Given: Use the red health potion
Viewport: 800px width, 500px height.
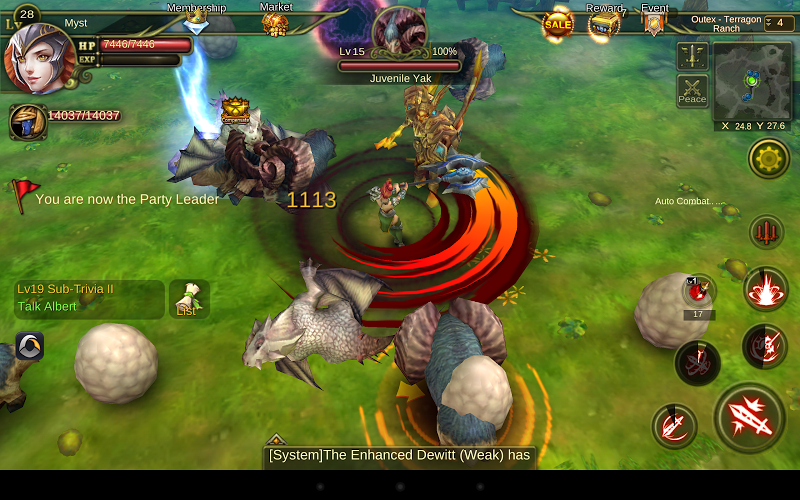Looking at the screenshot, I should point(699,291).
